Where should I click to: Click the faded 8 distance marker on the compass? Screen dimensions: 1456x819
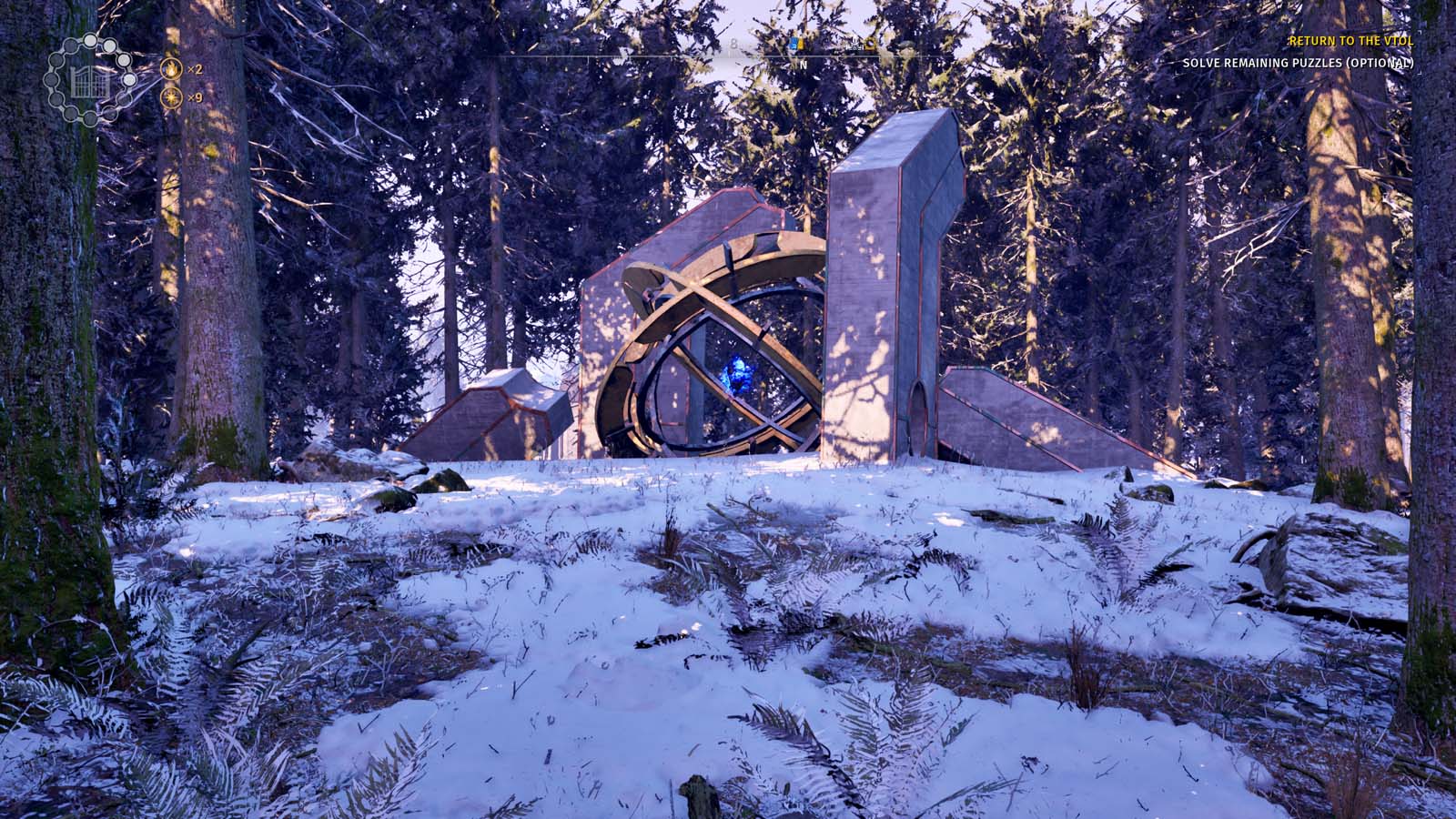click(734, 44)
